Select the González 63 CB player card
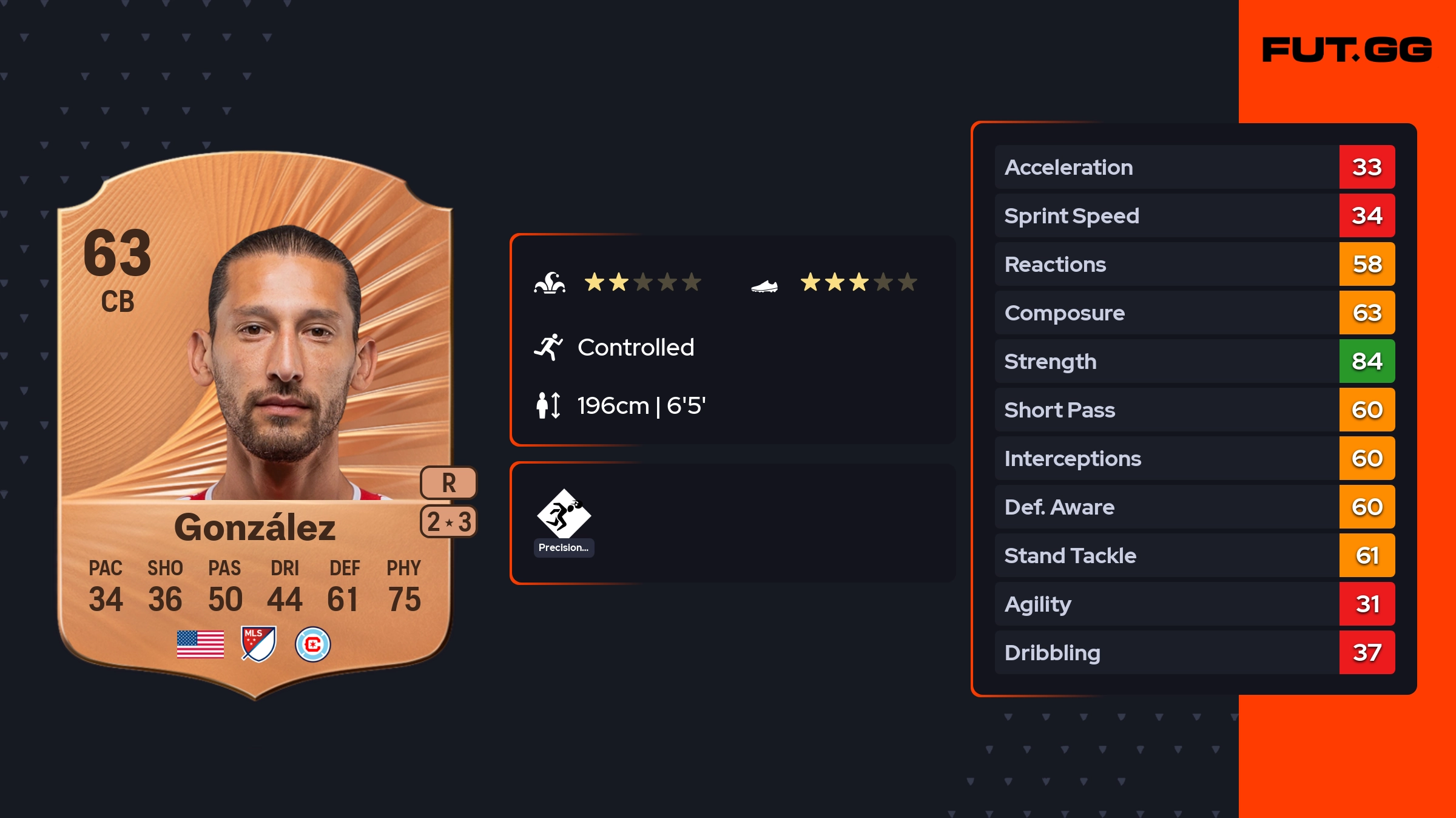The image size is (1456, 818). point(255,425)
